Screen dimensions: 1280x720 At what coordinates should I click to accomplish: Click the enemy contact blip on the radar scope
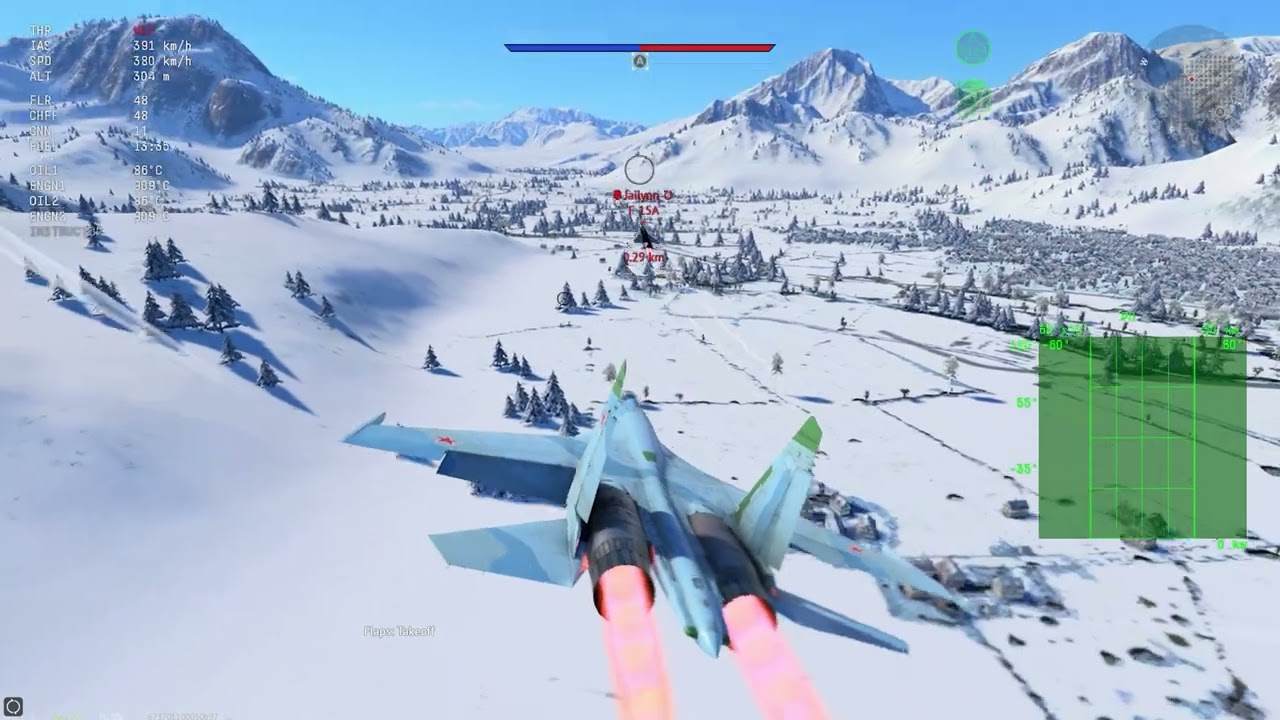tap(1148, 417)
